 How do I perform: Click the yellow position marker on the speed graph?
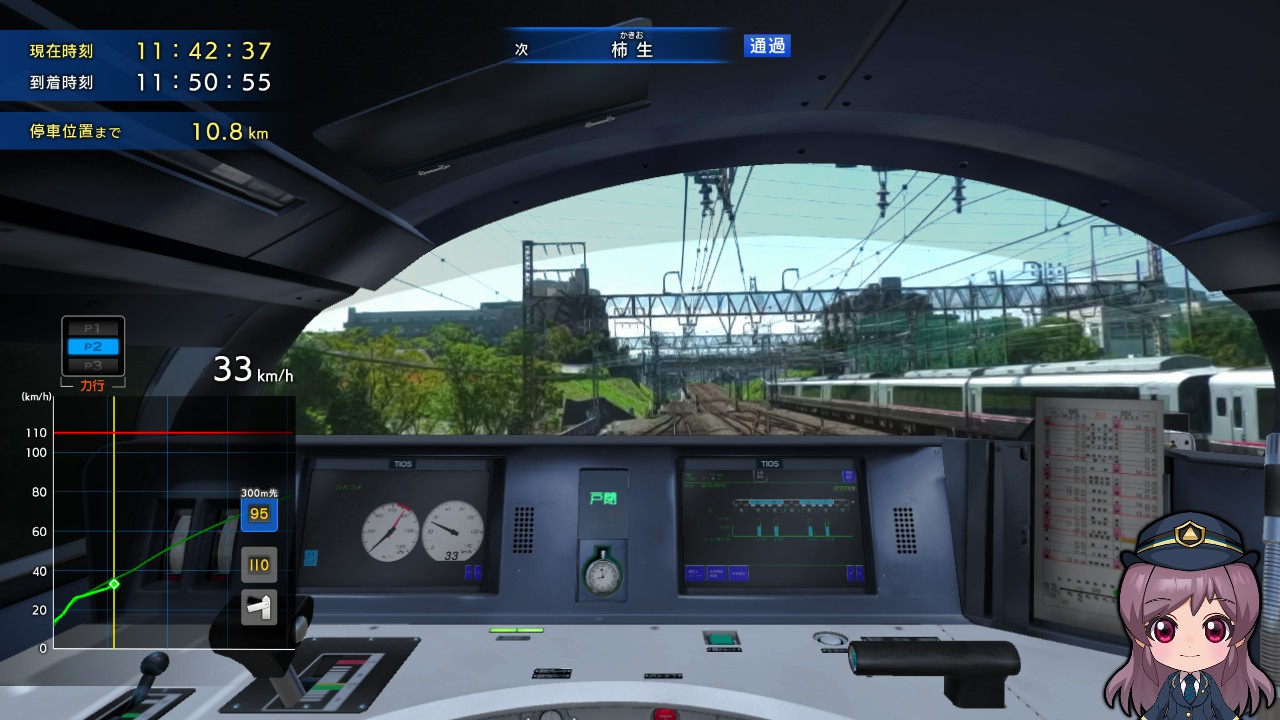[115, 582]
